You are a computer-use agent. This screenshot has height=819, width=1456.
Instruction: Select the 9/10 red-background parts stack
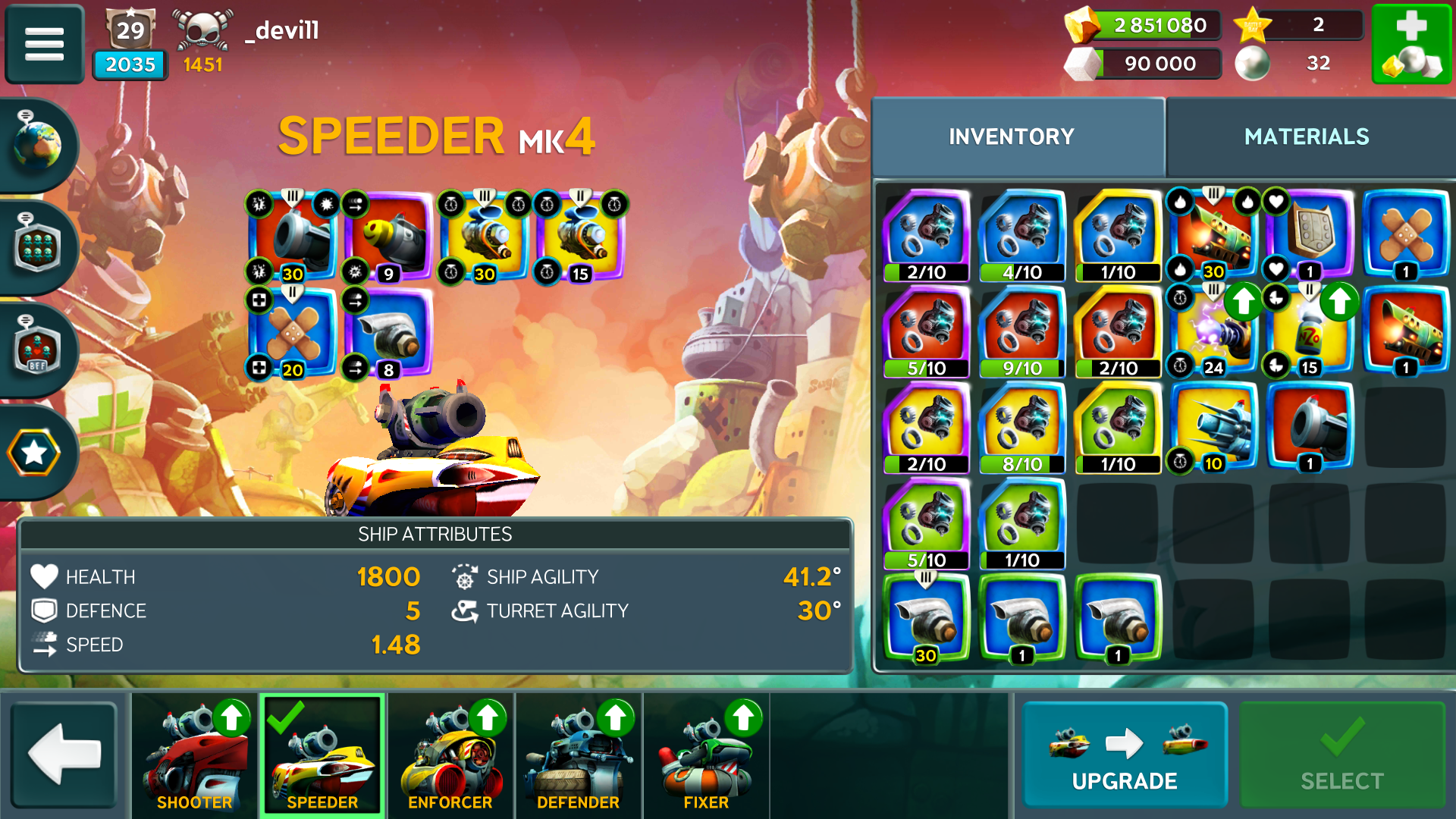1021,331
